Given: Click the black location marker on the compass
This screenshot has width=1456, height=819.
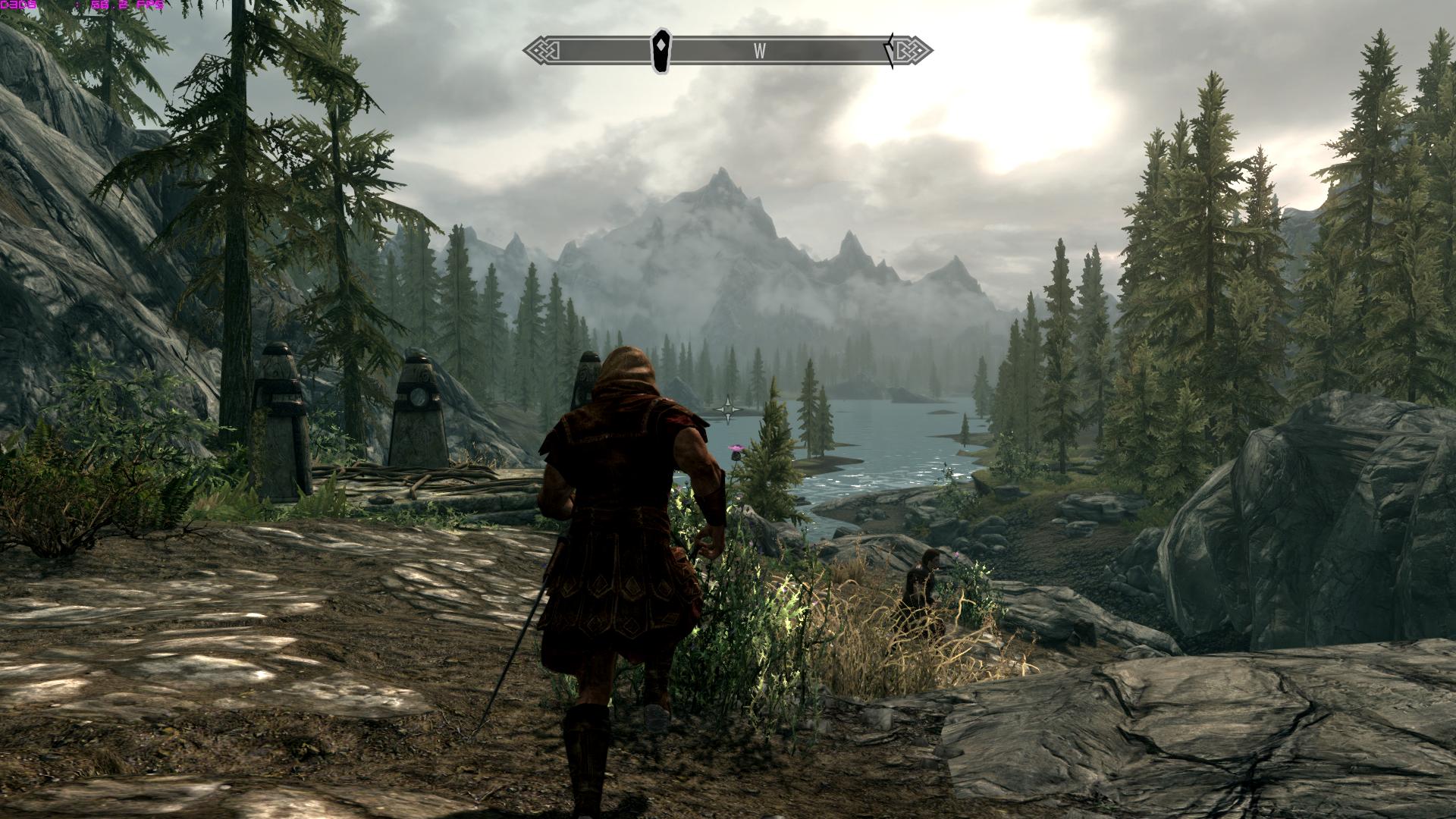Looking at the screenshot, I should [662, 50].
